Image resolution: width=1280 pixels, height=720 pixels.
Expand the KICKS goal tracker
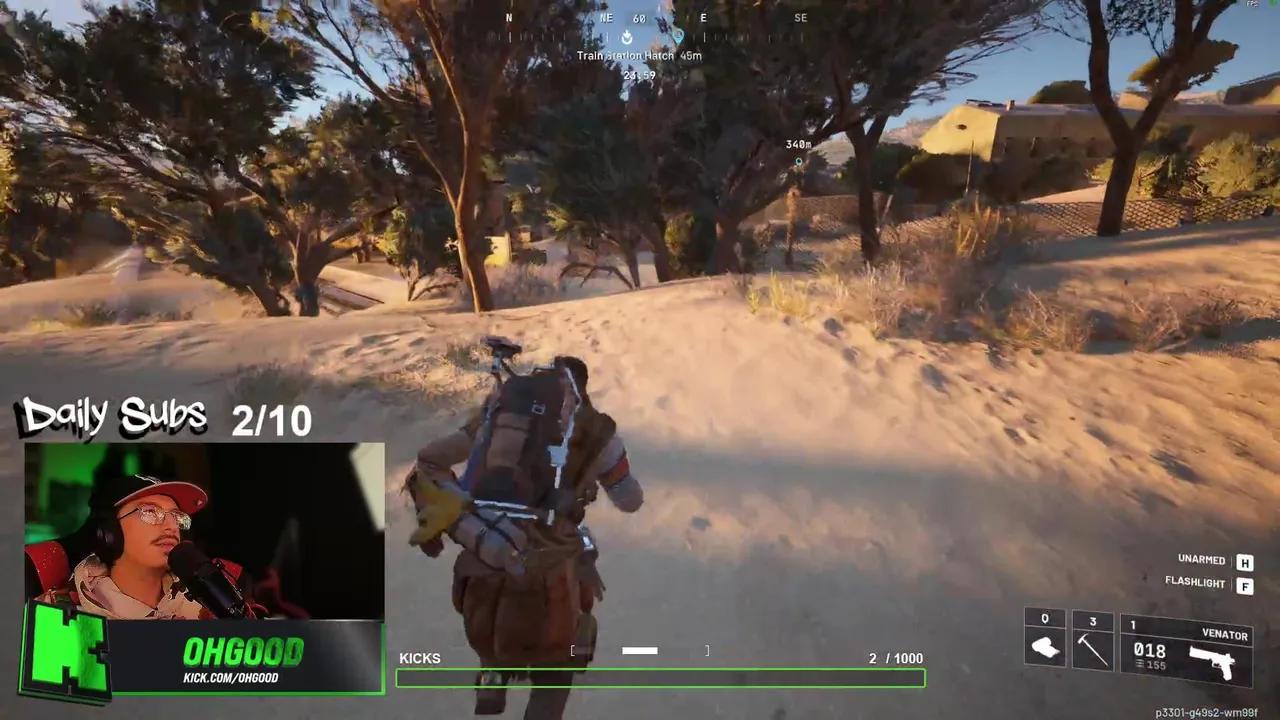420,658
